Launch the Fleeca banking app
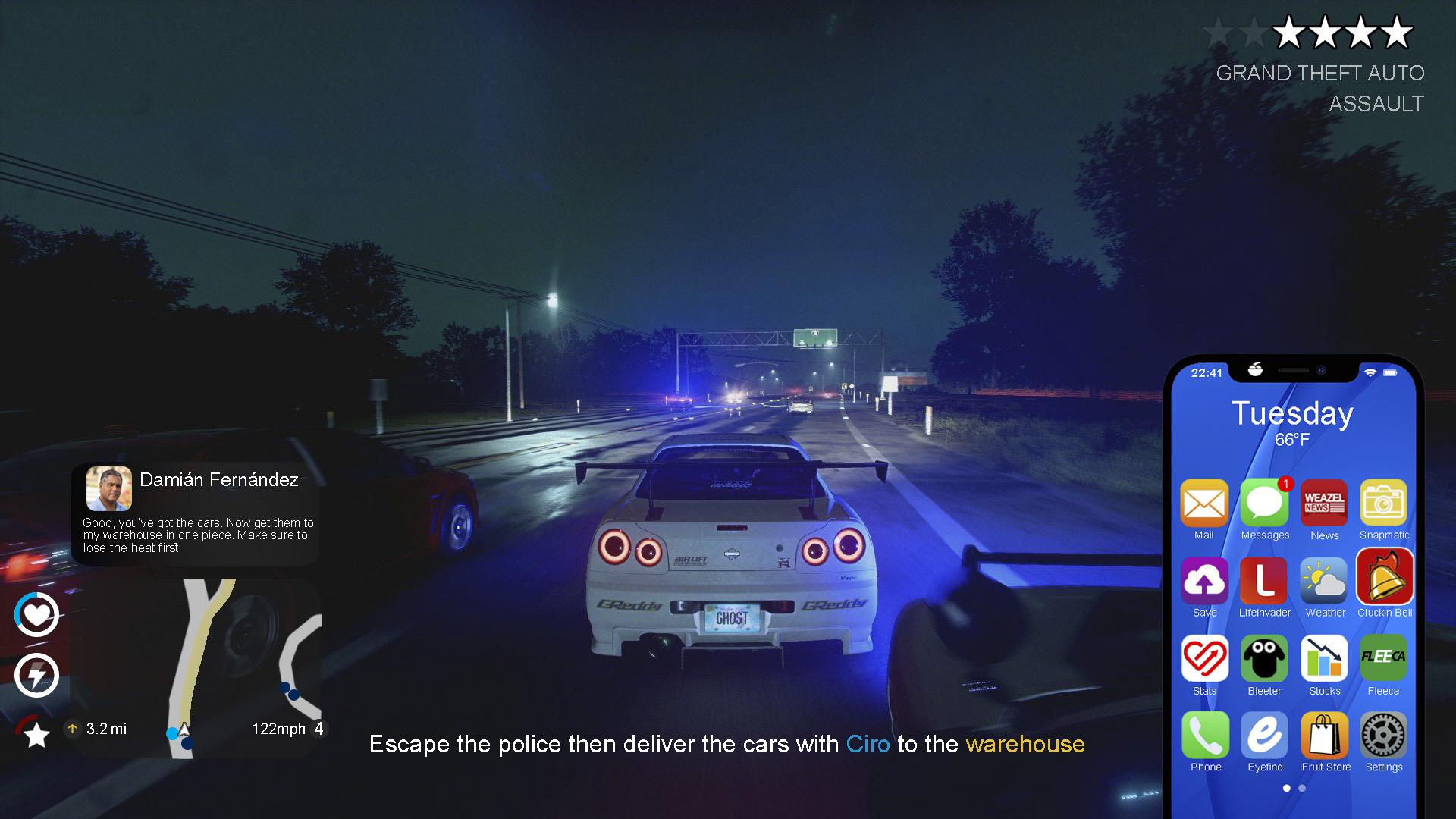 (x=1383, y=659)
